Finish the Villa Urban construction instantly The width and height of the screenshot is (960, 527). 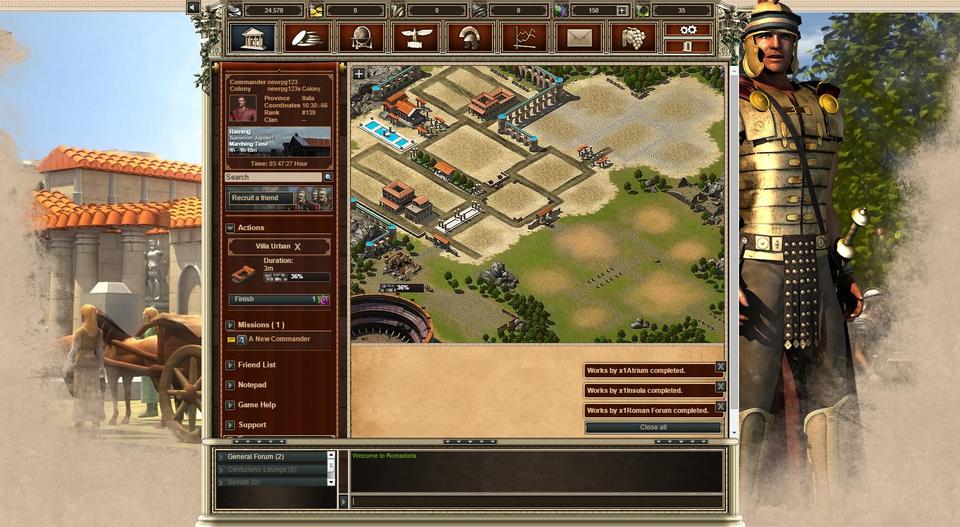(279, 299)
